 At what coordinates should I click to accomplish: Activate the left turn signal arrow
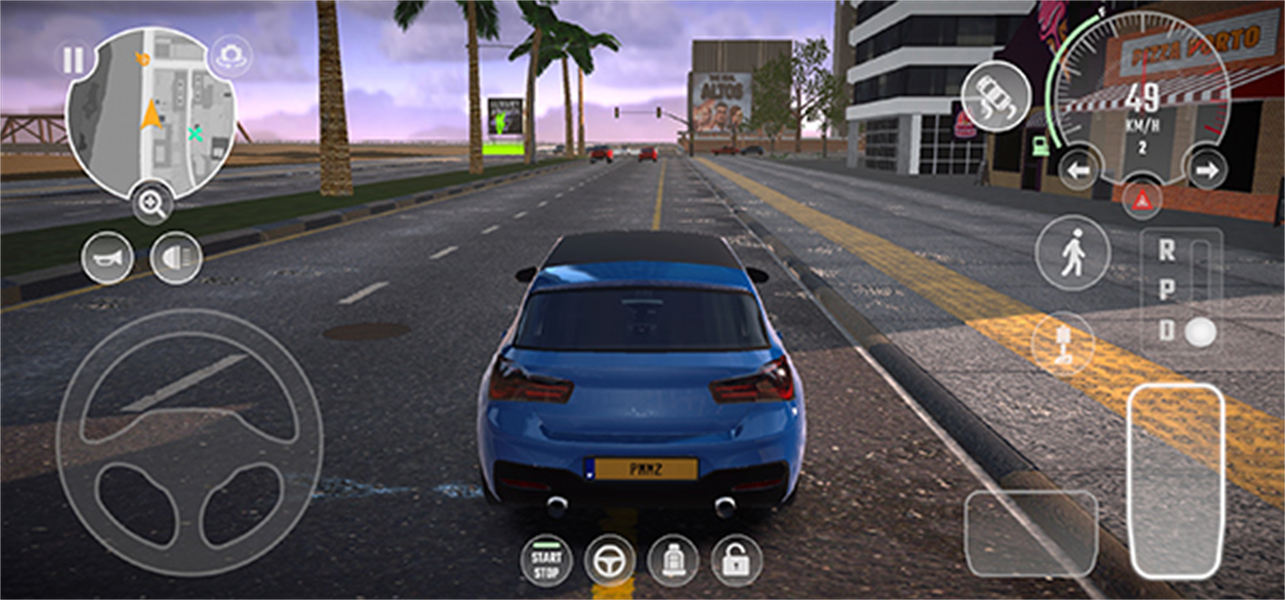click(1078, 170)
